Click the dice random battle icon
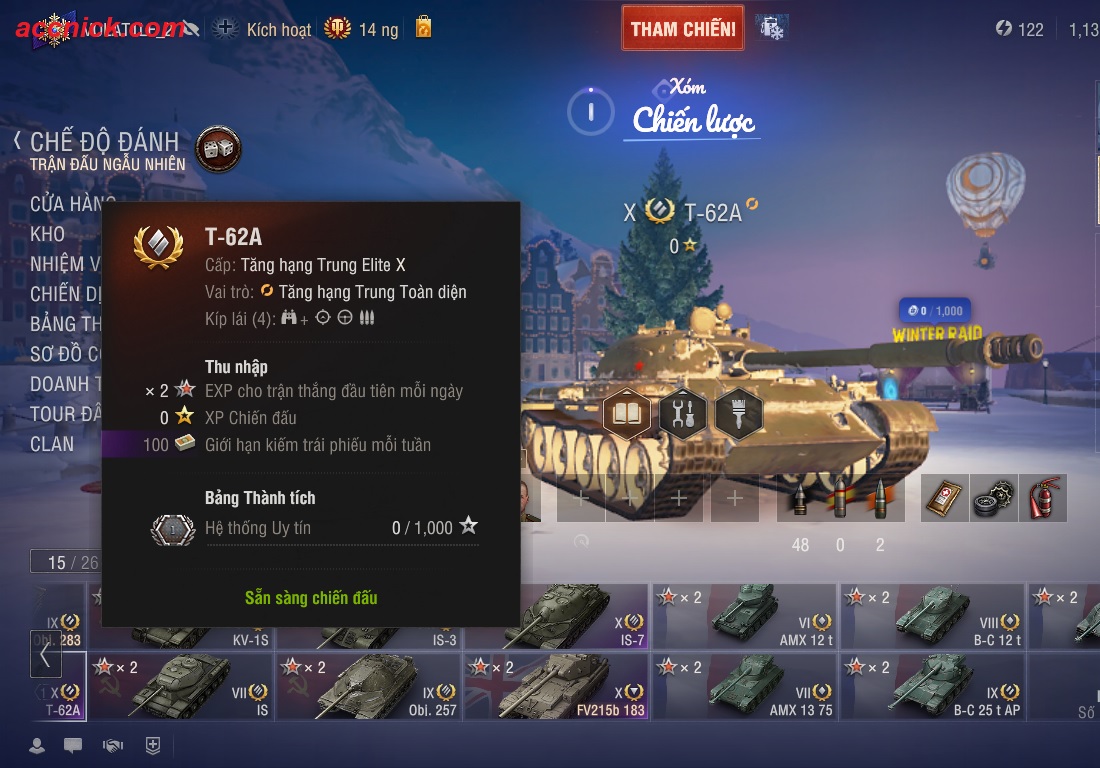The width and height of the screenshot is (1100, 768). point(218,148)
